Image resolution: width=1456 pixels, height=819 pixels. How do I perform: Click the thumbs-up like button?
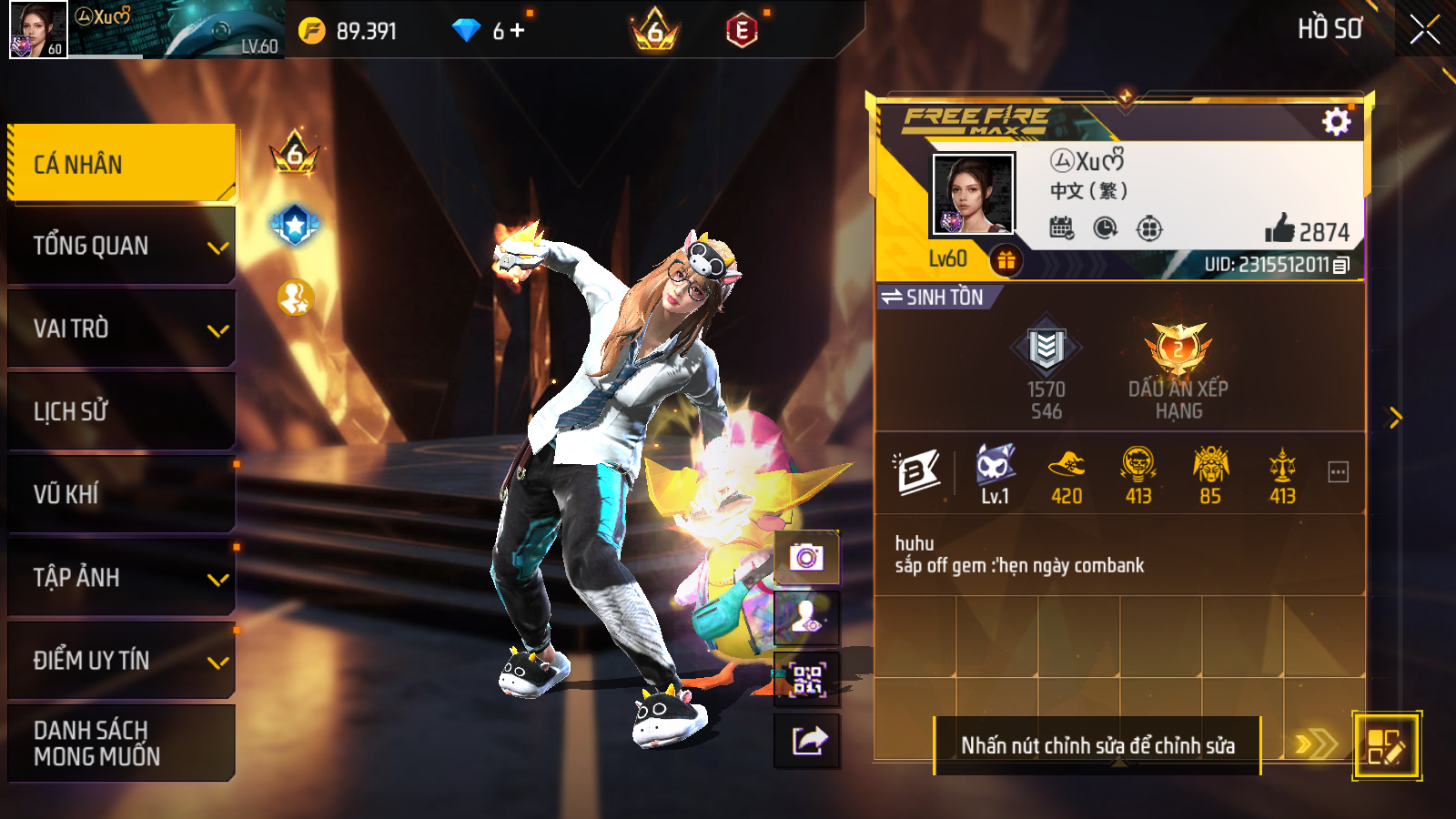point(1280,228)
